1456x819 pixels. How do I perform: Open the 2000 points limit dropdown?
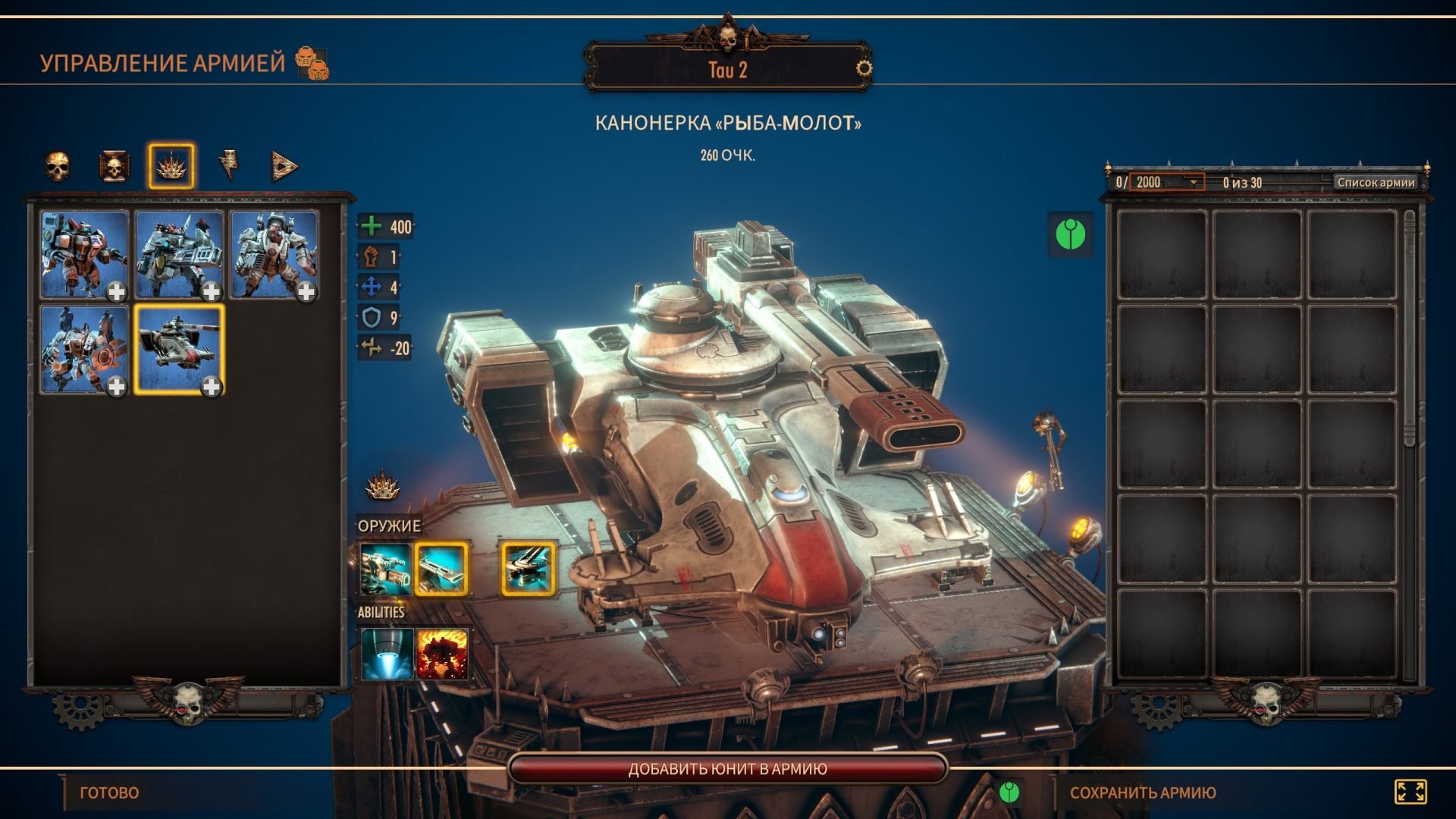coord(1193,182)
